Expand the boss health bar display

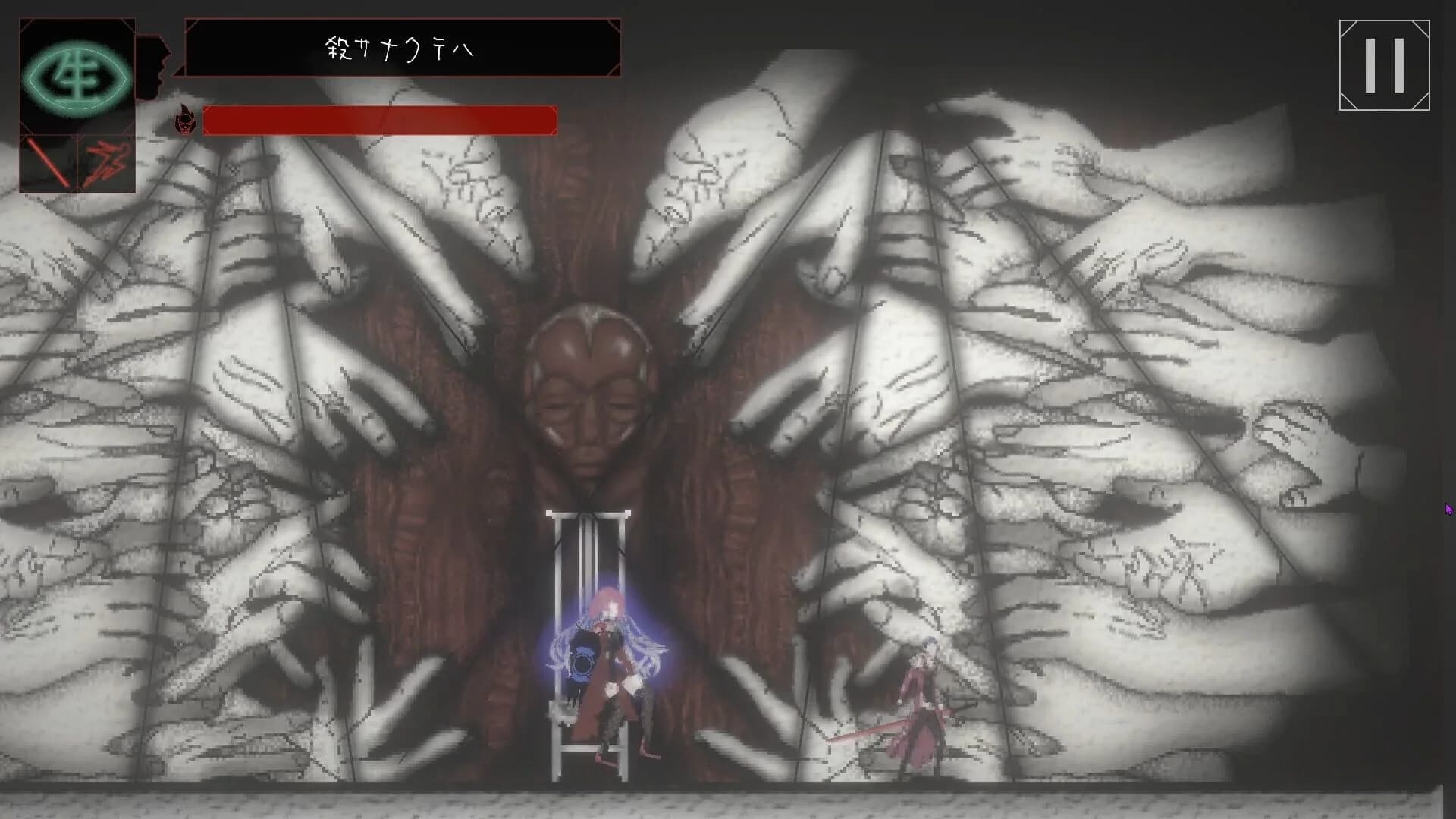379,121
